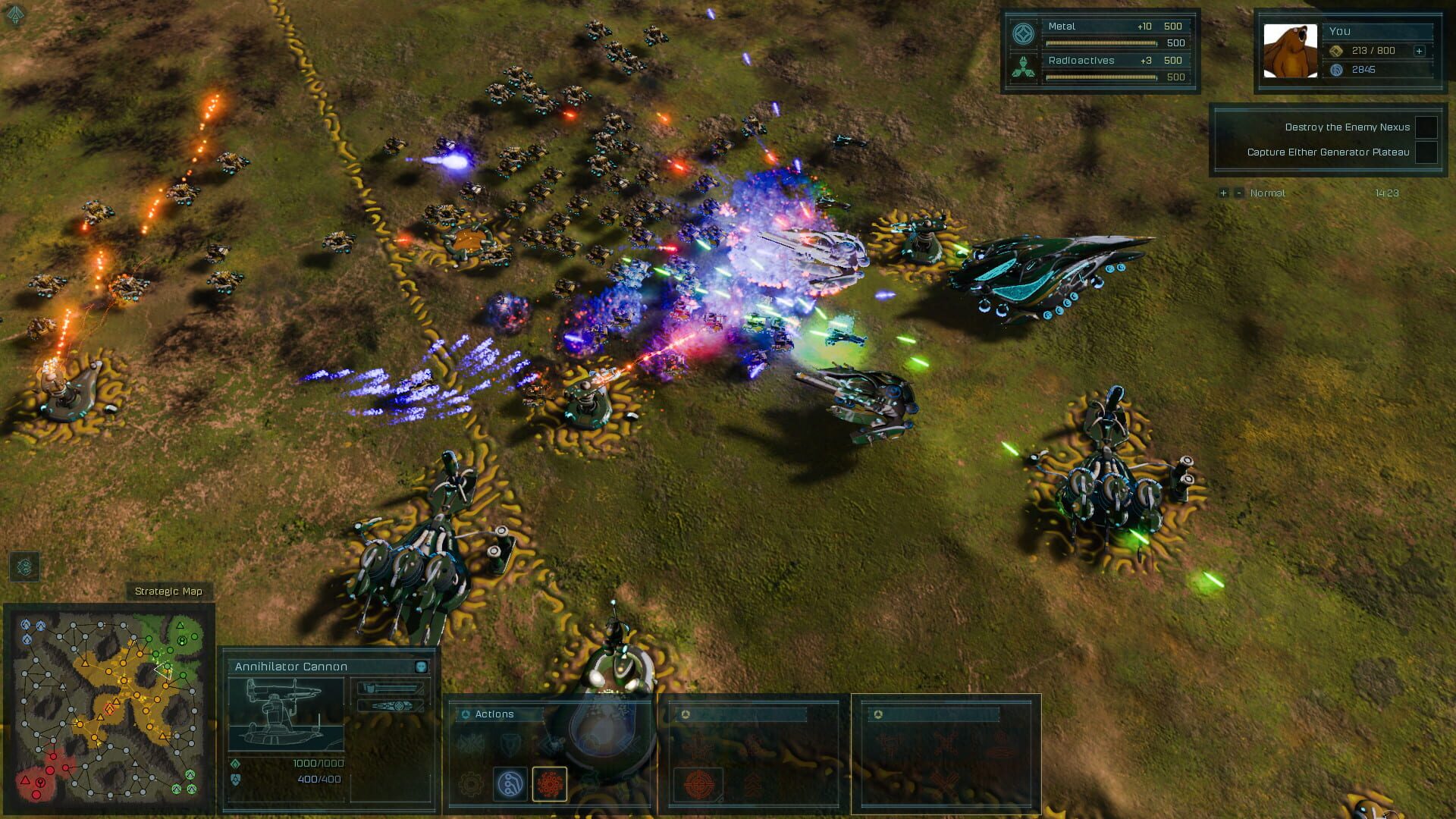1456x819 pixels.
Task: Select the shield ability icon in Actions panel
Action: click(x=510, y=745)
